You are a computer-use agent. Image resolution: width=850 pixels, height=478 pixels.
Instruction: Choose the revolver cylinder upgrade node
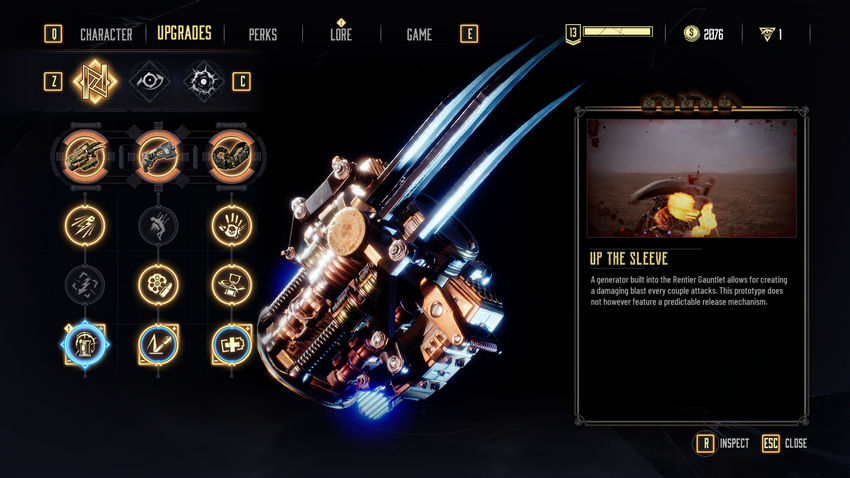(159, 284)
